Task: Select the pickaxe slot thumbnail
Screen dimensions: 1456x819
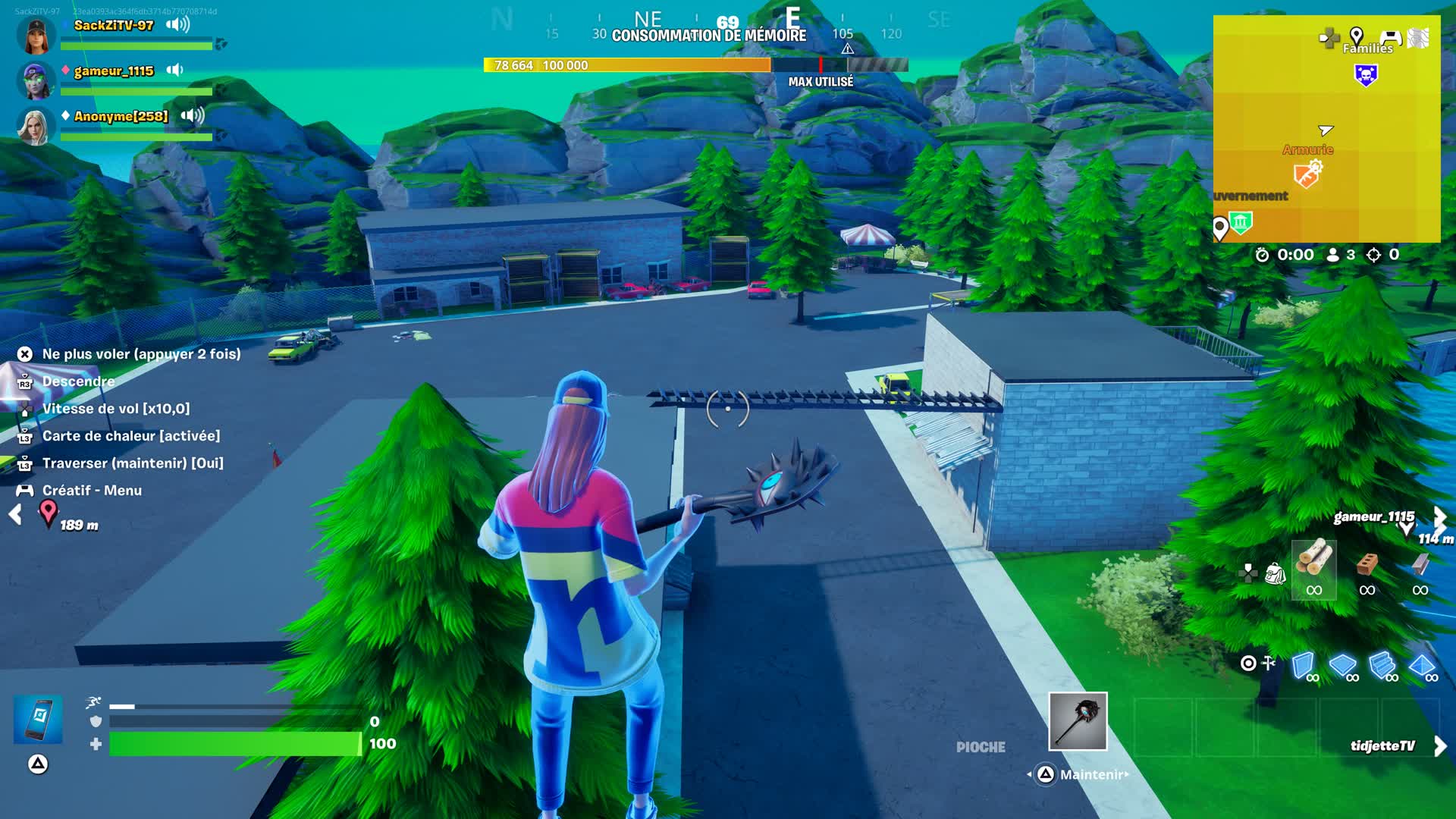Action: tap(1078, 721)
